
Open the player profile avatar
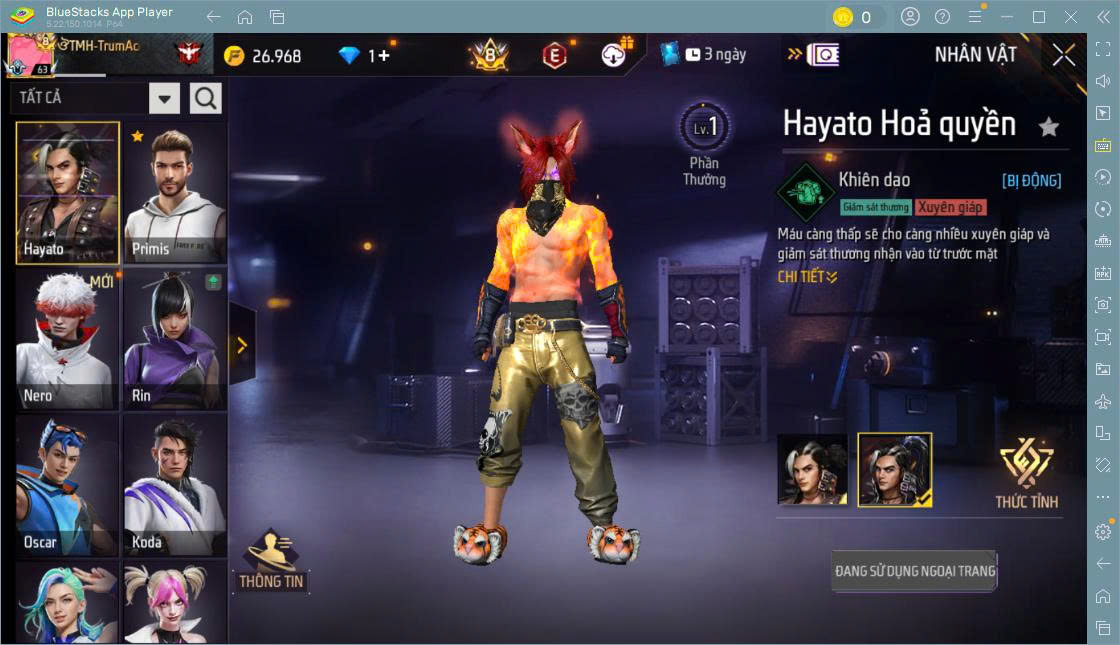30,55
